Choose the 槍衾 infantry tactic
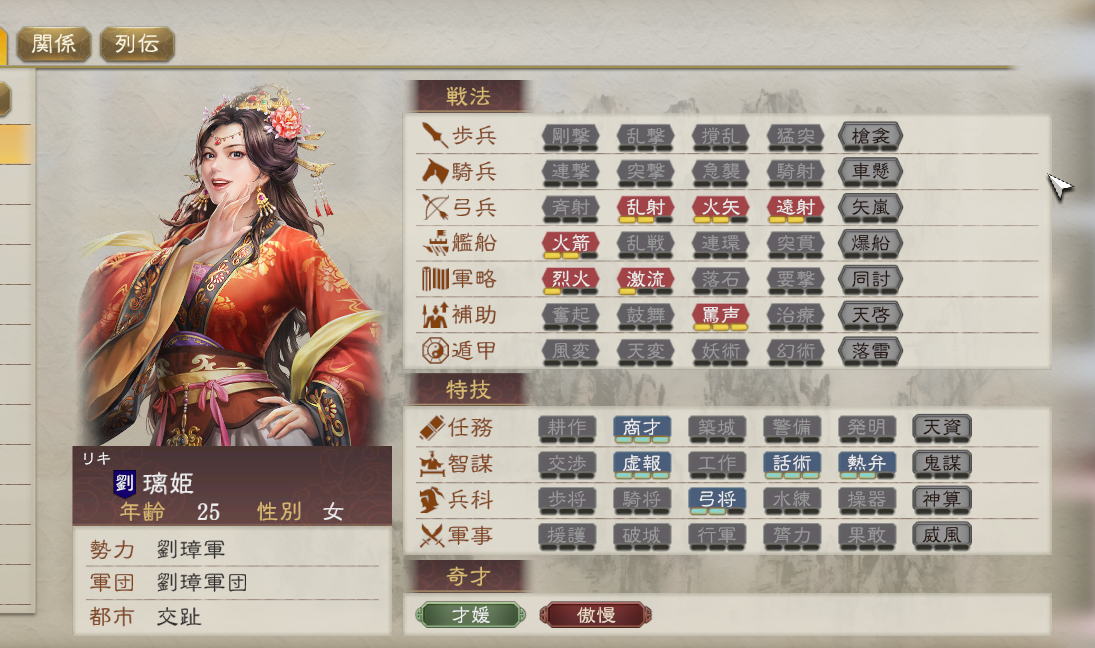 point(871,135)
